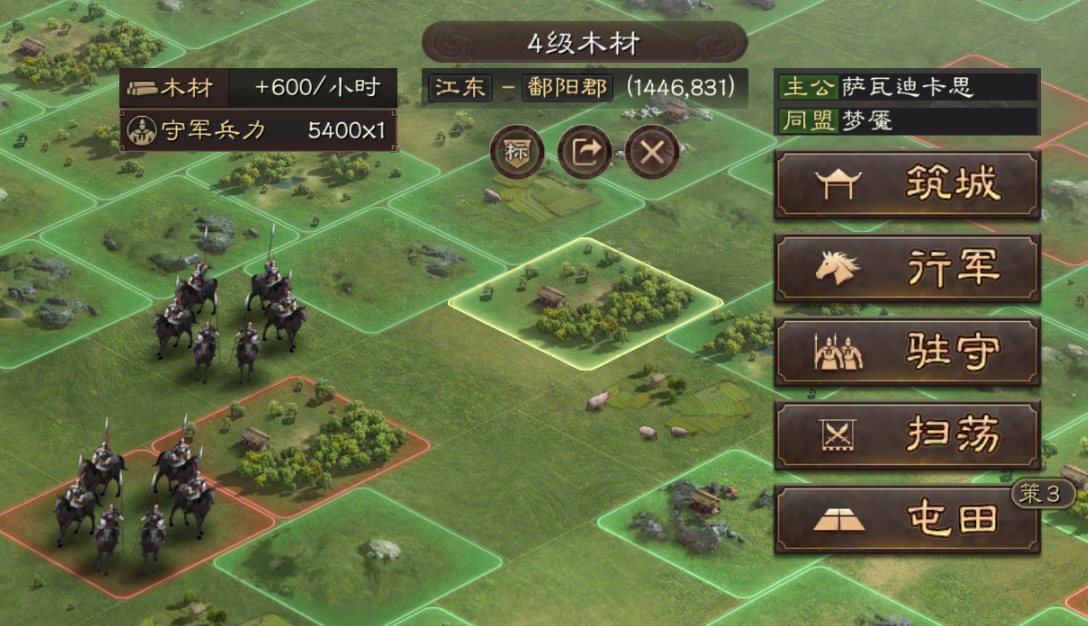Select the highlighted 4级木材 wood tile
This screenshot has height=626, width=1088.
click(x=585, y=302)
